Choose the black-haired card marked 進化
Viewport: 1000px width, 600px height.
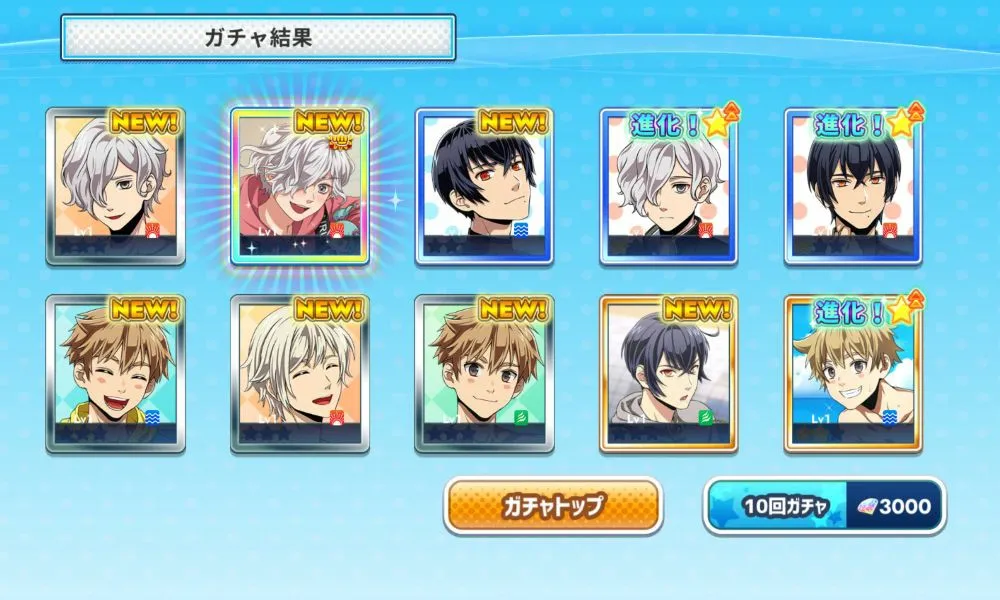click(852, 187)
